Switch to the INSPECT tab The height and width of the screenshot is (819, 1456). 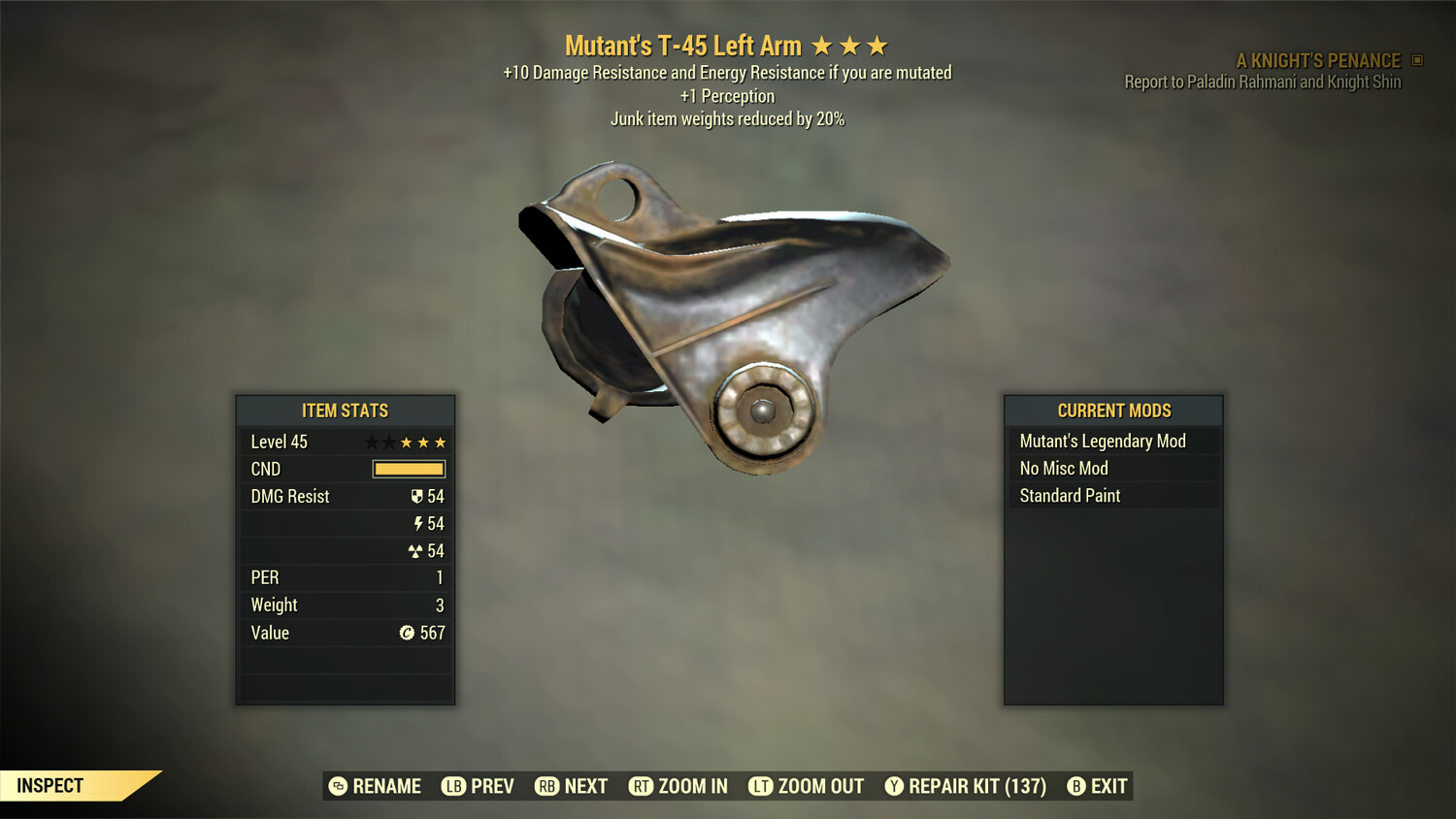click(50, 785)
